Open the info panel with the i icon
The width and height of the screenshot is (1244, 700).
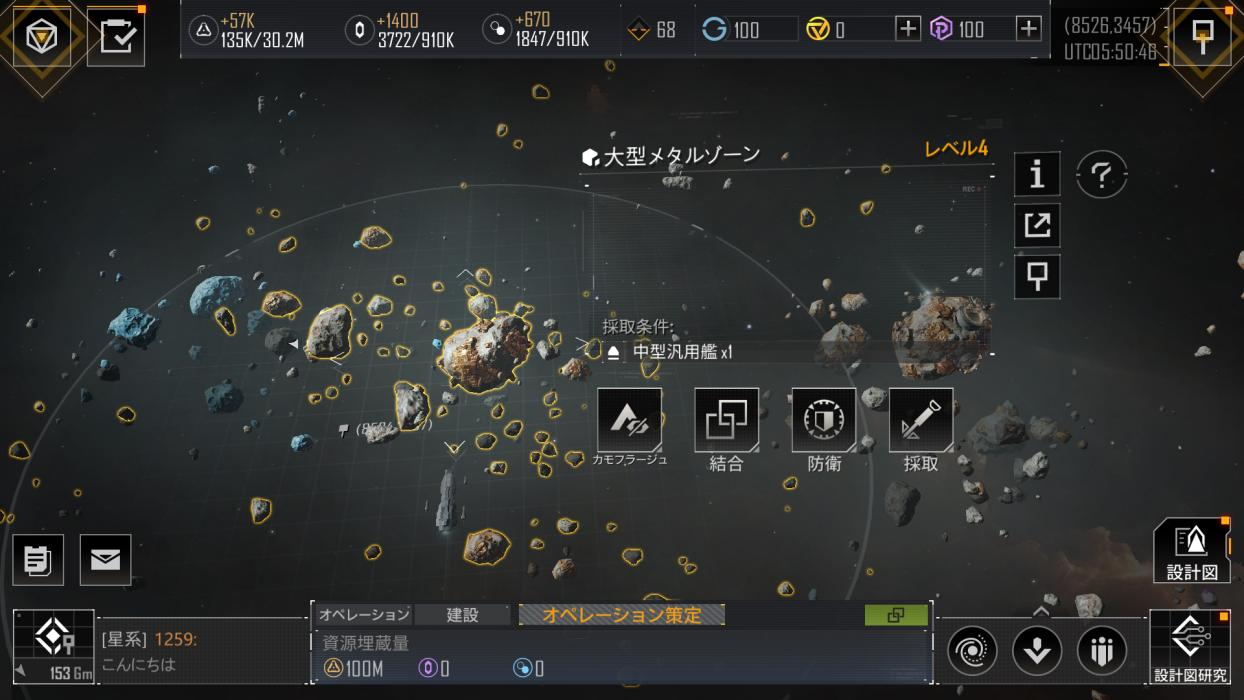coord(1037,175)
